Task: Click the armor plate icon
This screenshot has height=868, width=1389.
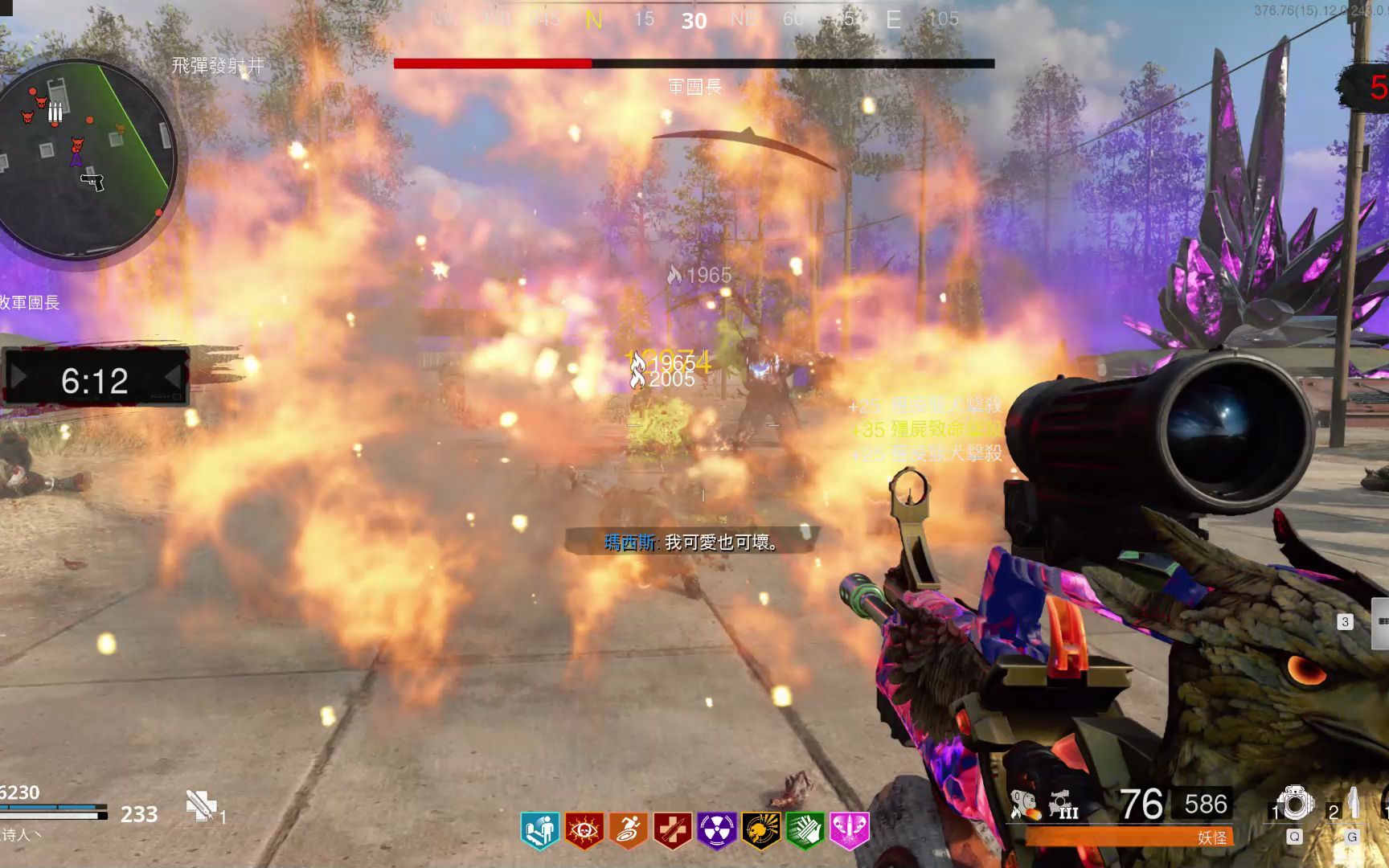Action: coord(200,805)
